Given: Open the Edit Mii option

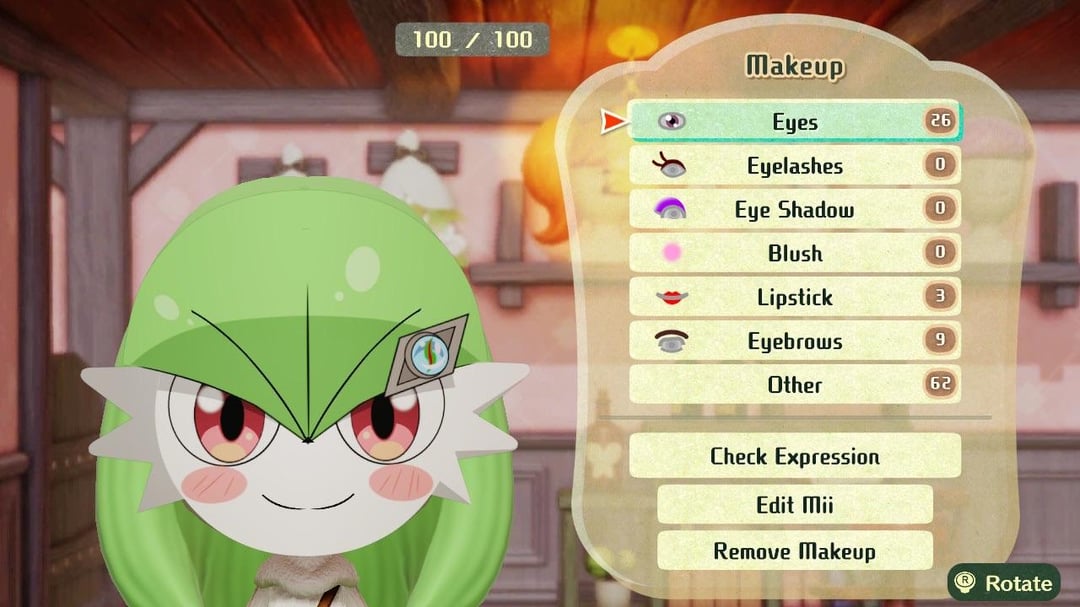Looking at the screenshot, I should [795, 504].
